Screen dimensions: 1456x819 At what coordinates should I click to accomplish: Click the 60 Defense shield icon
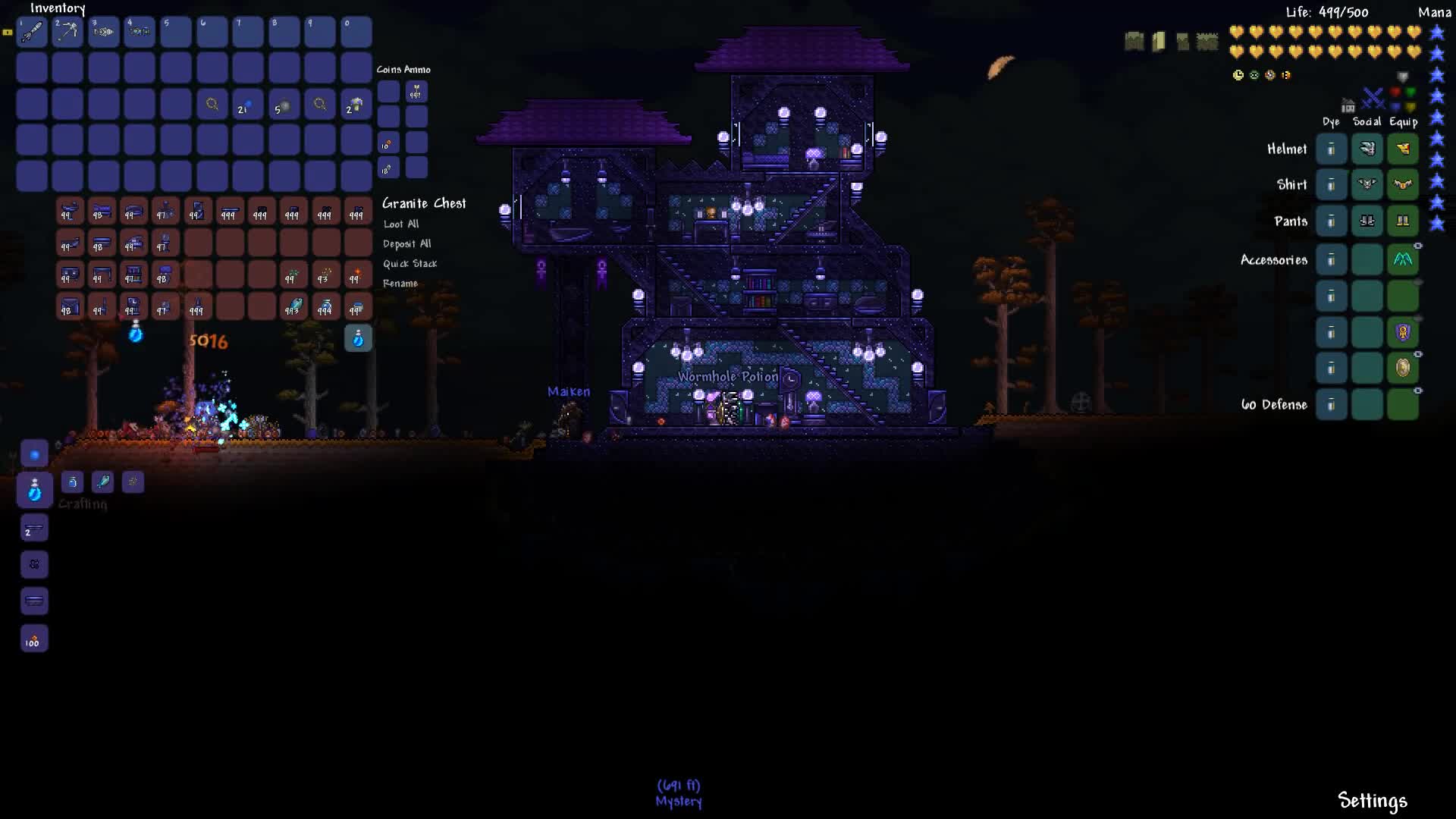[x=1403, y=369]
